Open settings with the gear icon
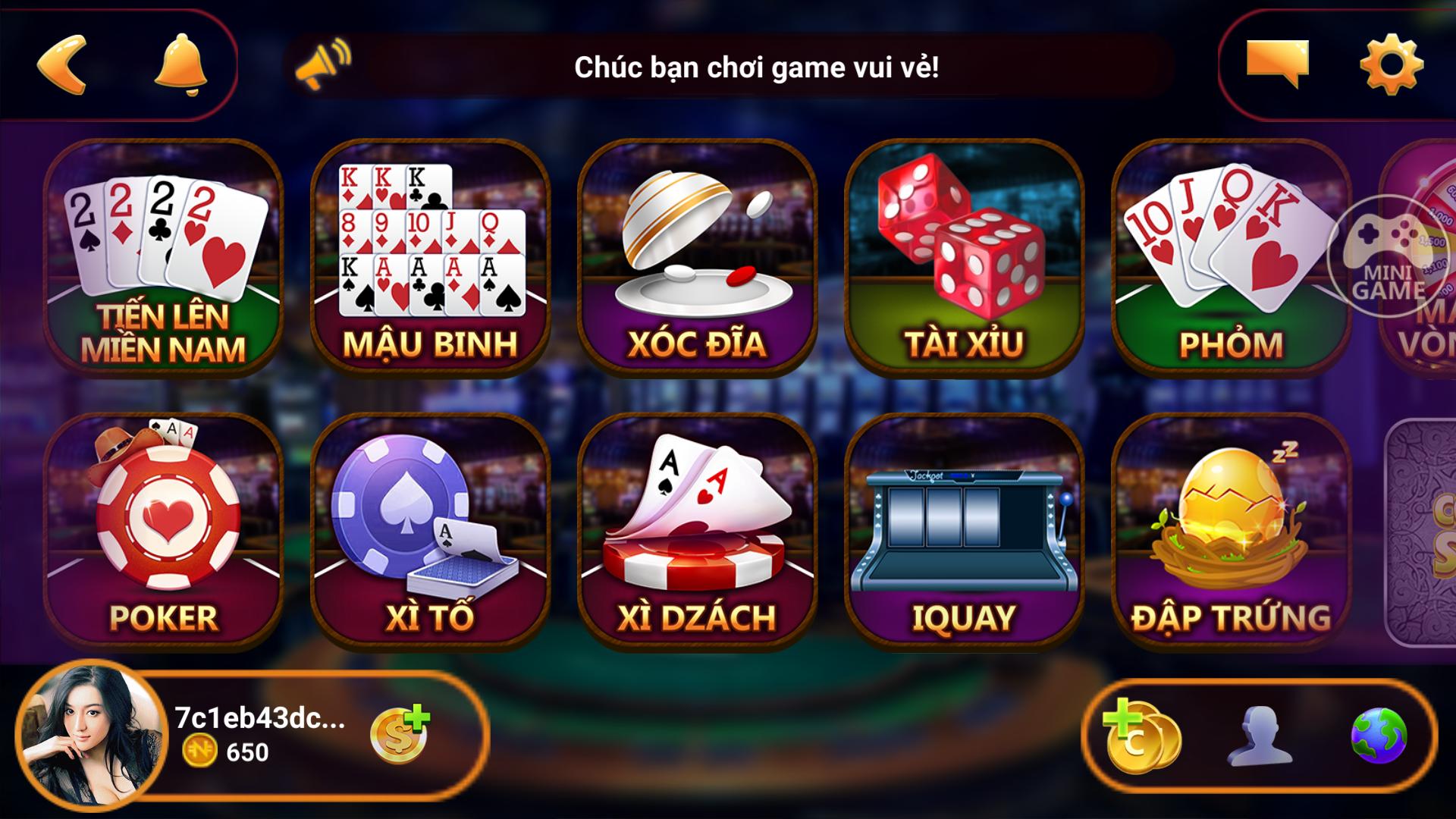1456x819 pixels. tap(1392, 64)
